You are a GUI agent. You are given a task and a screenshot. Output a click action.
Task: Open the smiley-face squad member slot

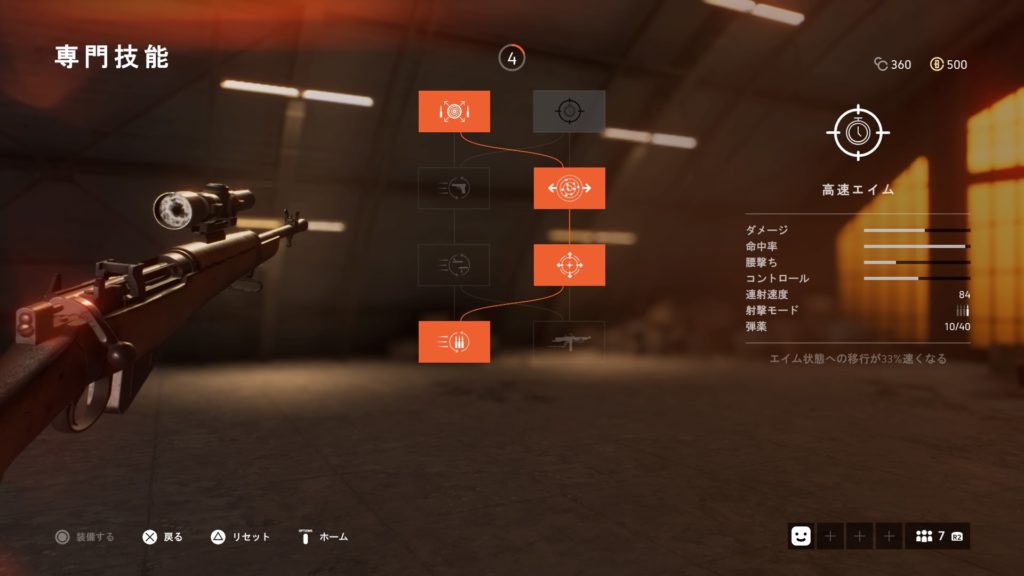pyautogui.click(x=800, y=536)
